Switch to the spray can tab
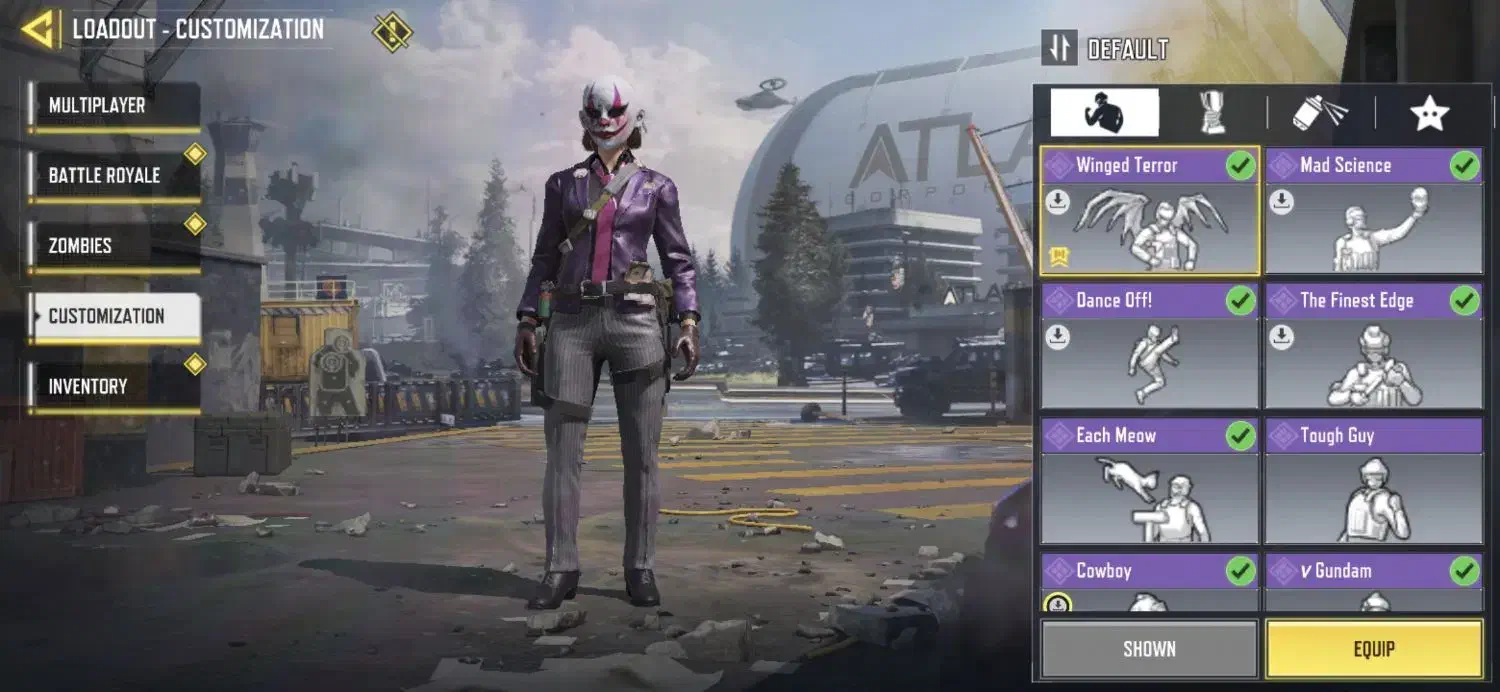This screenshot has height=692, width=1500. (1321, 113)
